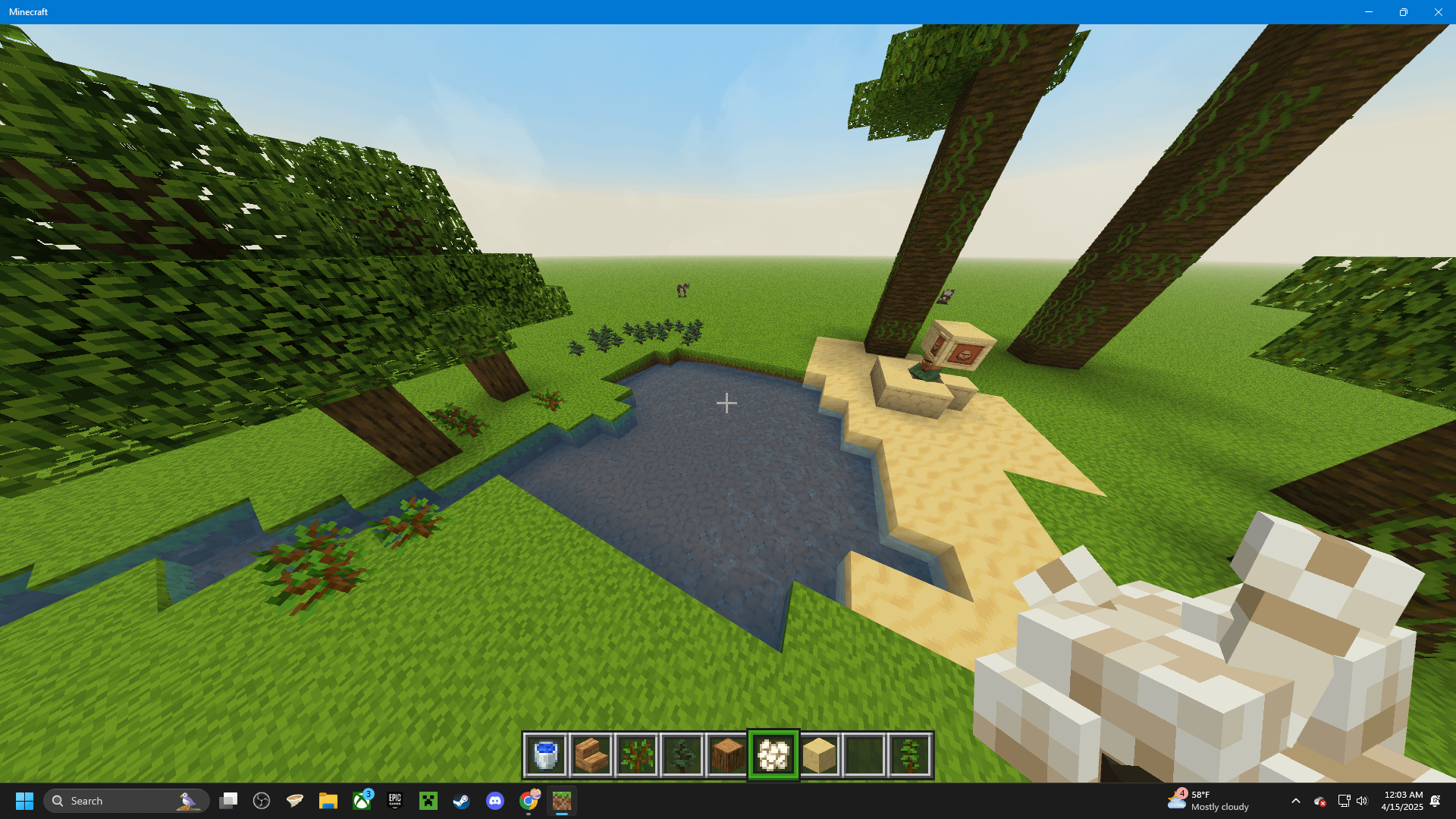Open Task View from the taskbar
1456x819 pixels.
click(x=228, y=800)
